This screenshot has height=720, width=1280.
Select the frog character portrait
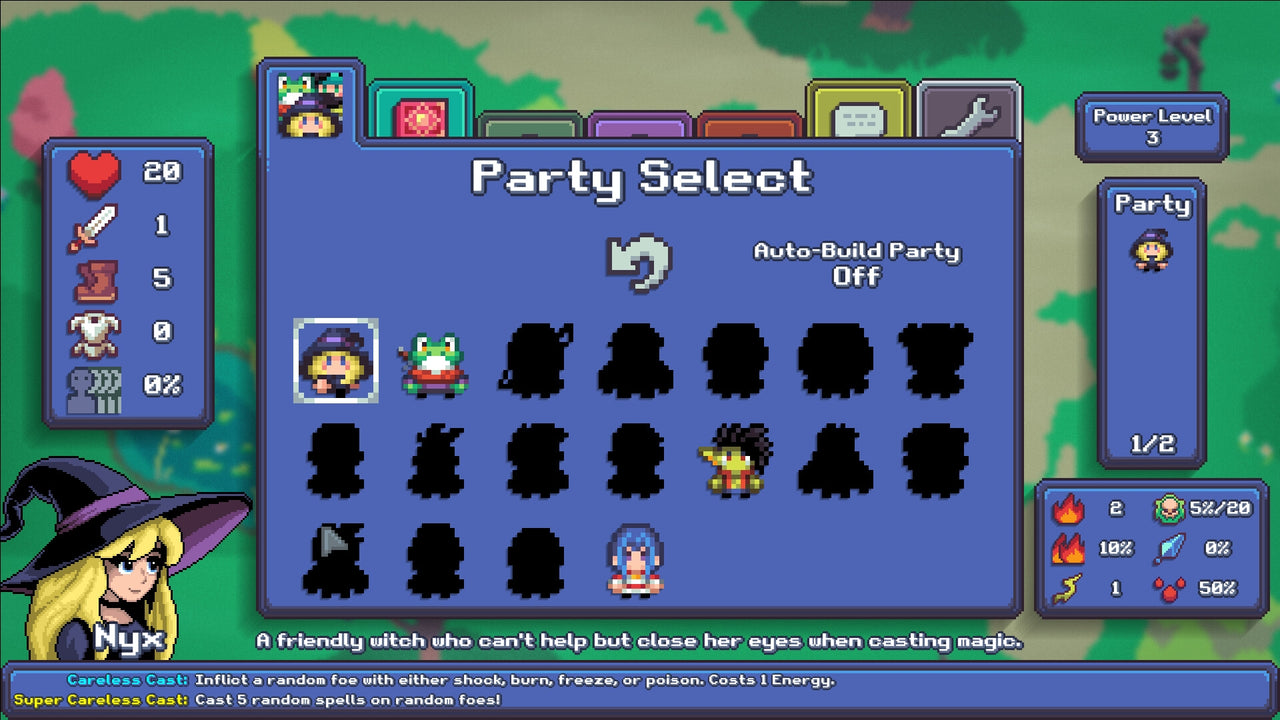tap(433, 365)
